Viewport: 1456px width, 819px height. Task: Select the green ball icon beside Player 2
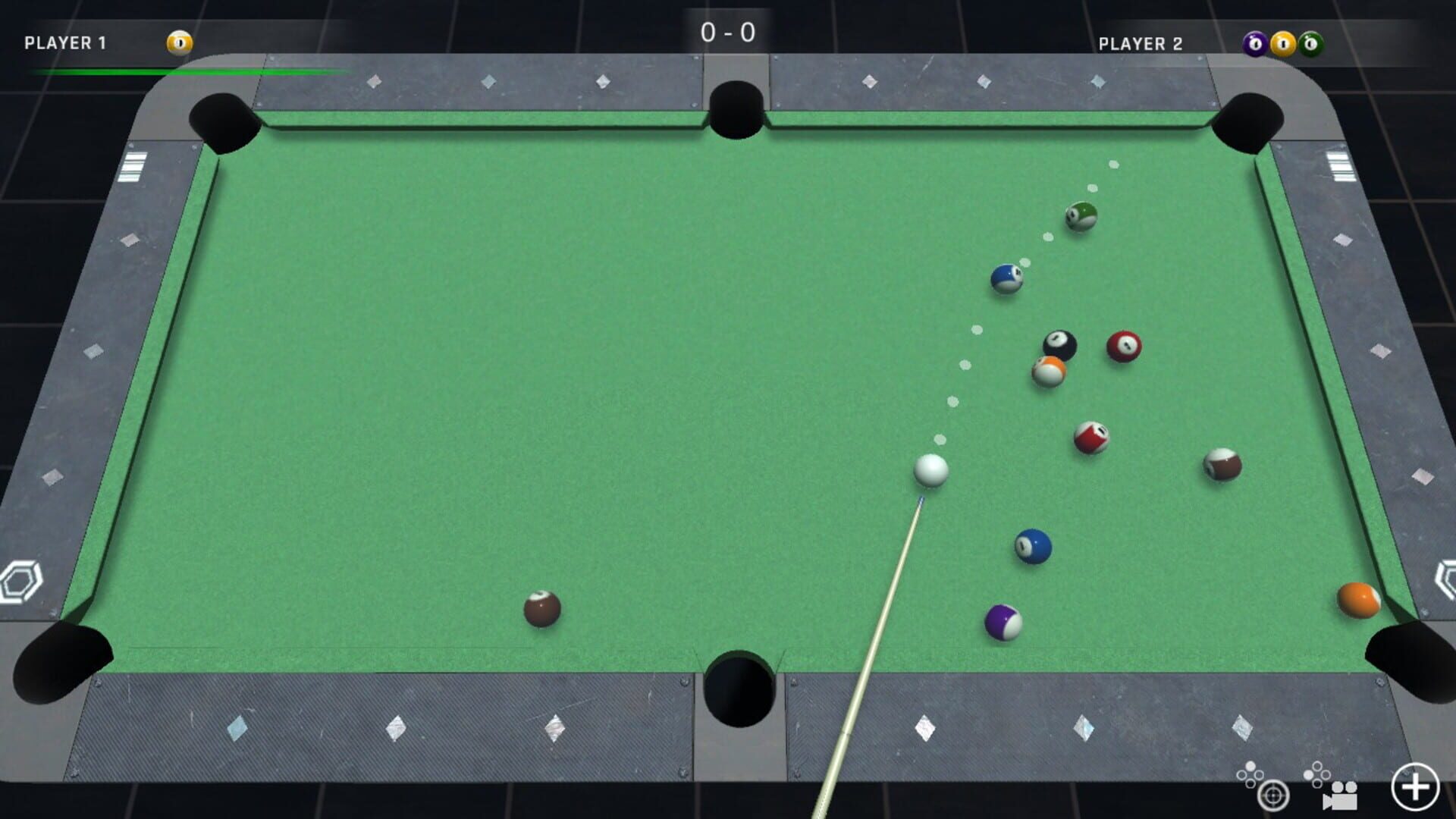1310,43
